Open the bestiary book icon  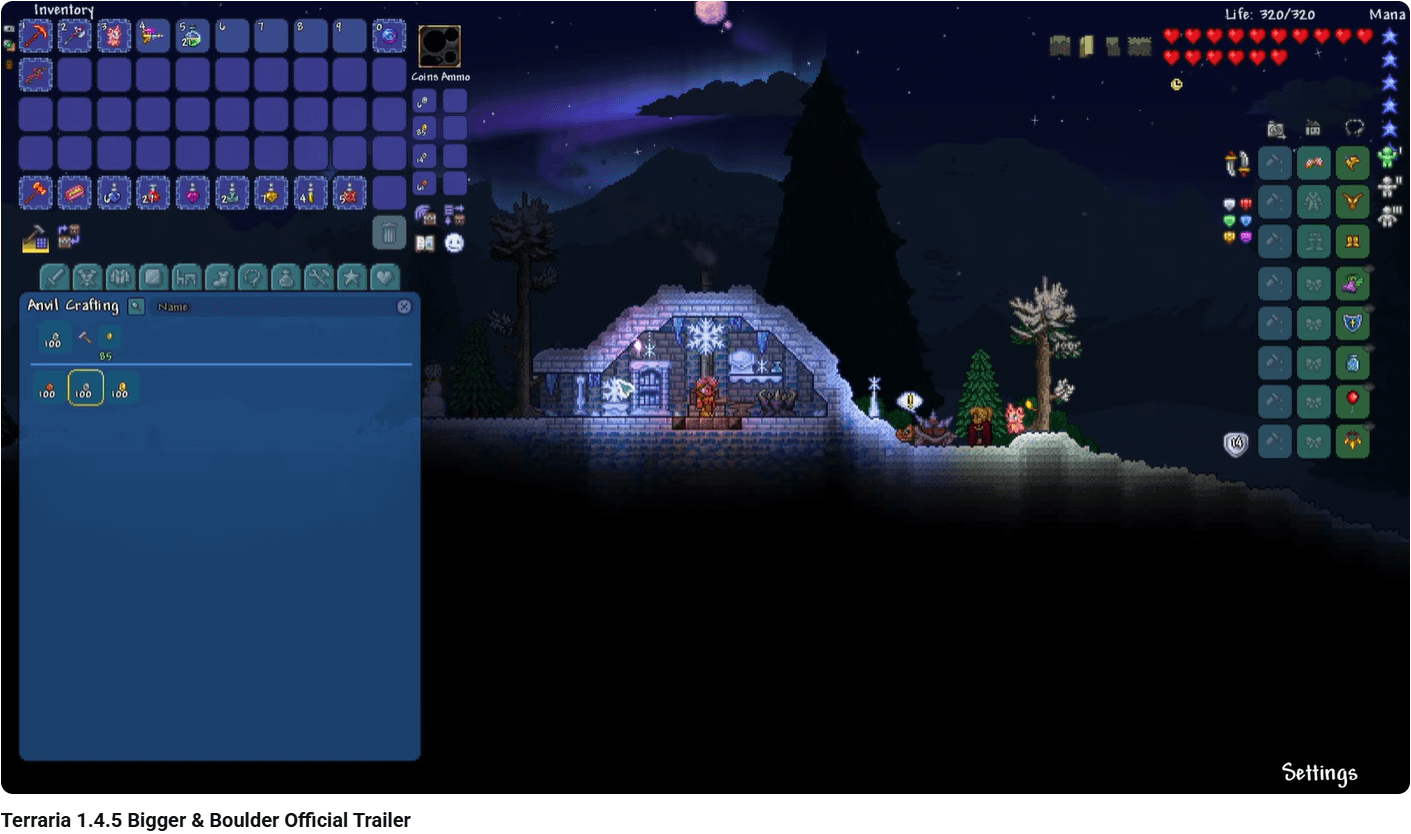coord(425,242)
